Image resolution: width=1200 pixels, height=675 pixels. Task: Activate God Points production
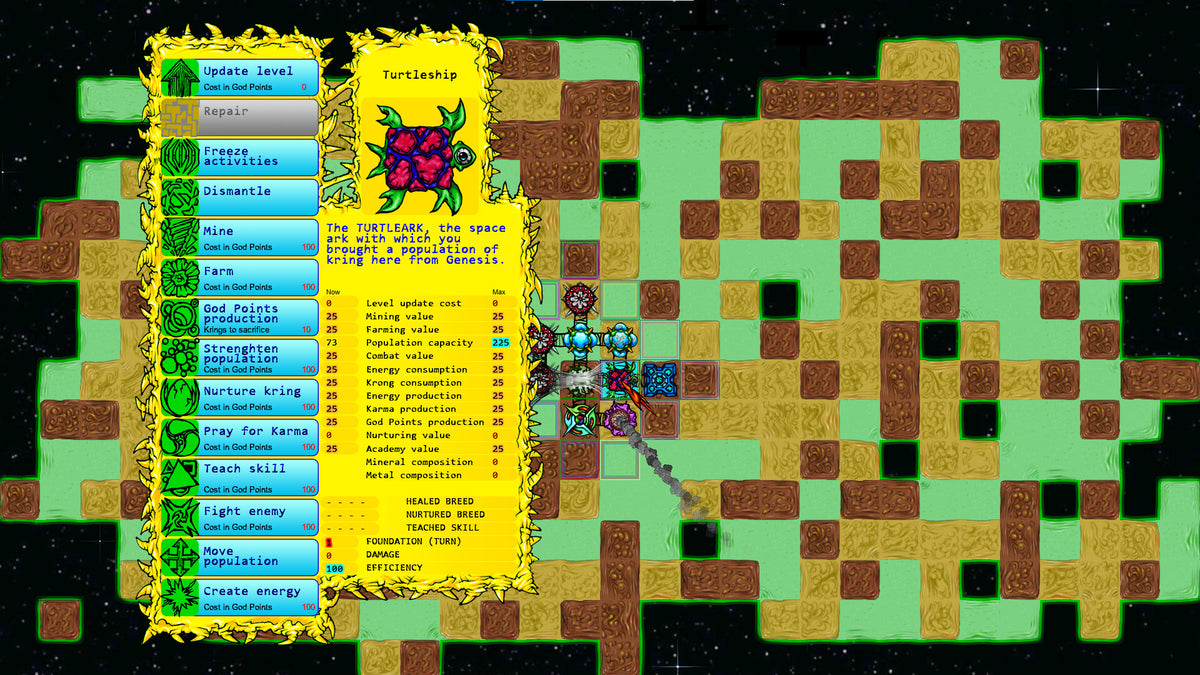(x=240, y=317)
